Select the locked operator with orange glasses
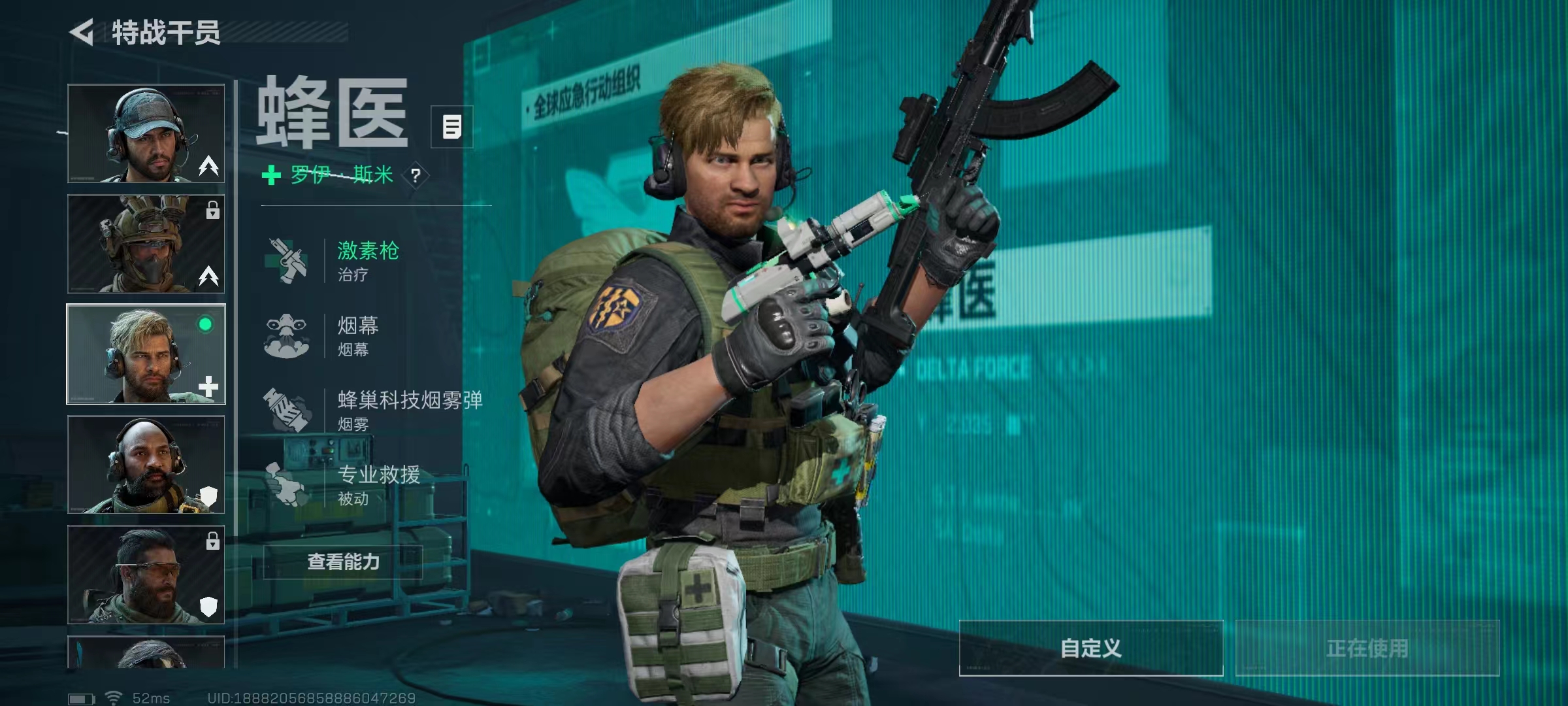The width and height of the screenshot is (1568, 706). (x=146, y=575)
